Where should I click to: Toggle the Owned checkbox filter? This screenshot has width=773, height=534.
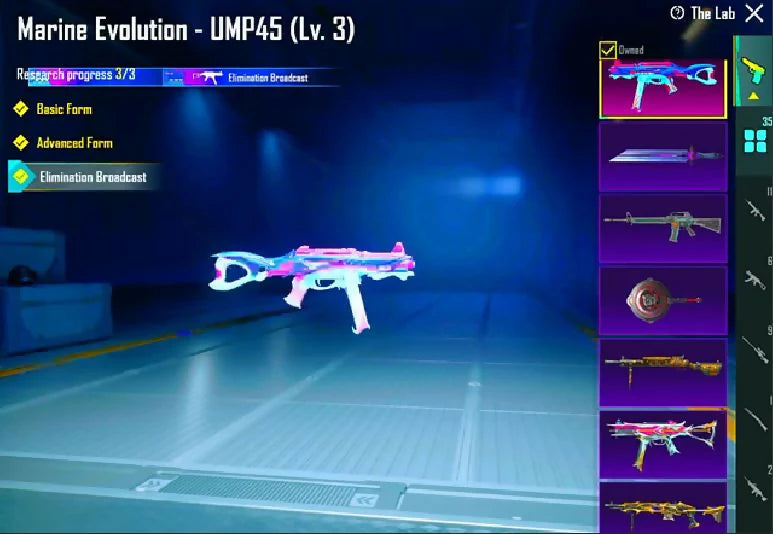[x=608, y=50]
